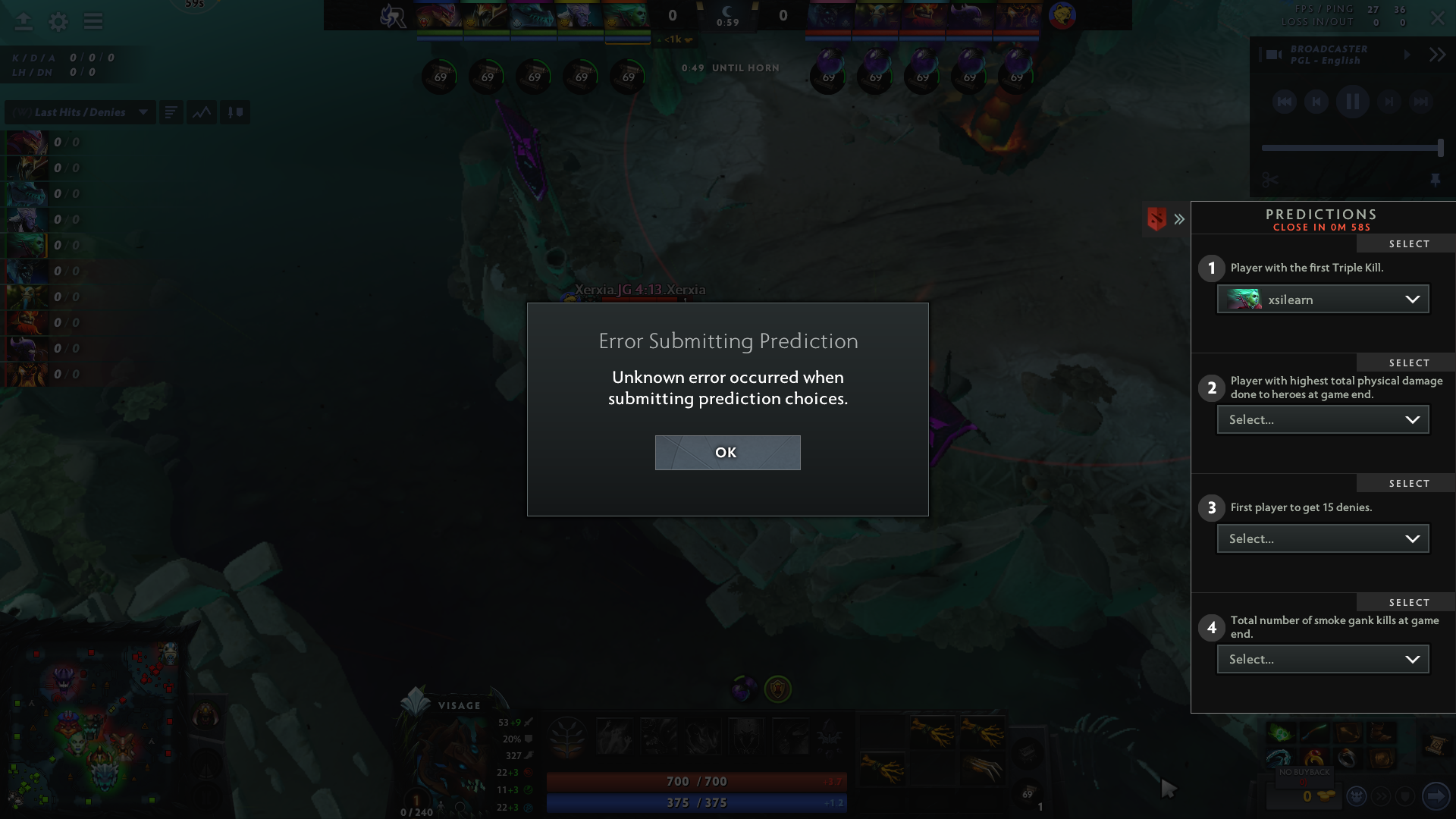This screenshot has height=819, width=1456.
Task: Click the broadcaster camera icon
Action: [x=1271, y=55]
